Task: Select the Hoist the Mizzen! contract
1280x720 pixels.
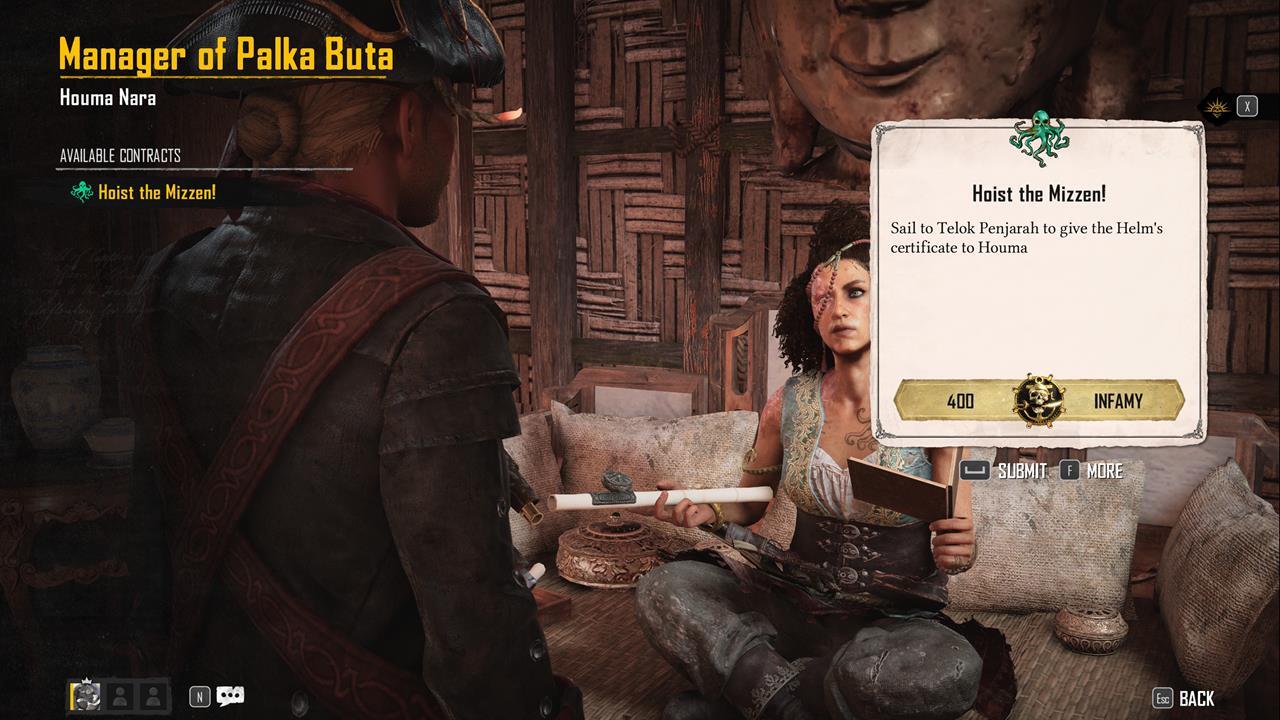Action: click(156, 192)
